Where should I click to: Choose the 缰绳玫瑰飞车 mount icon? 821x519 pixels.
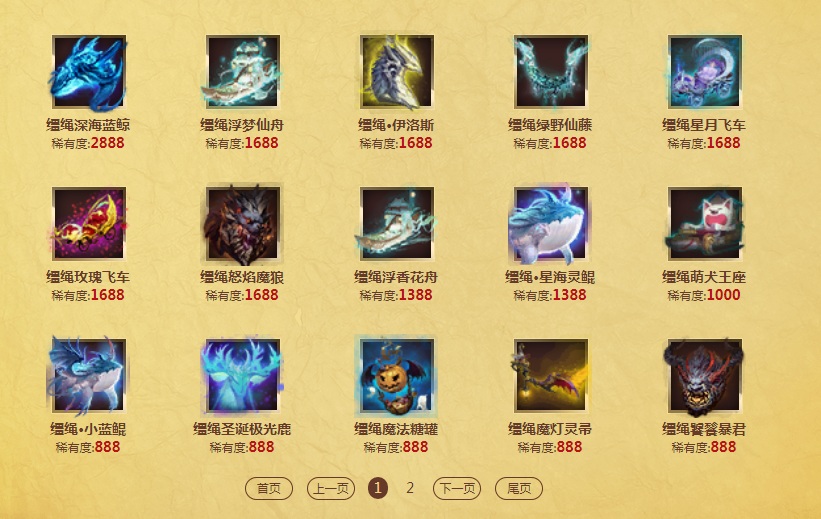[x=89, y=223]
